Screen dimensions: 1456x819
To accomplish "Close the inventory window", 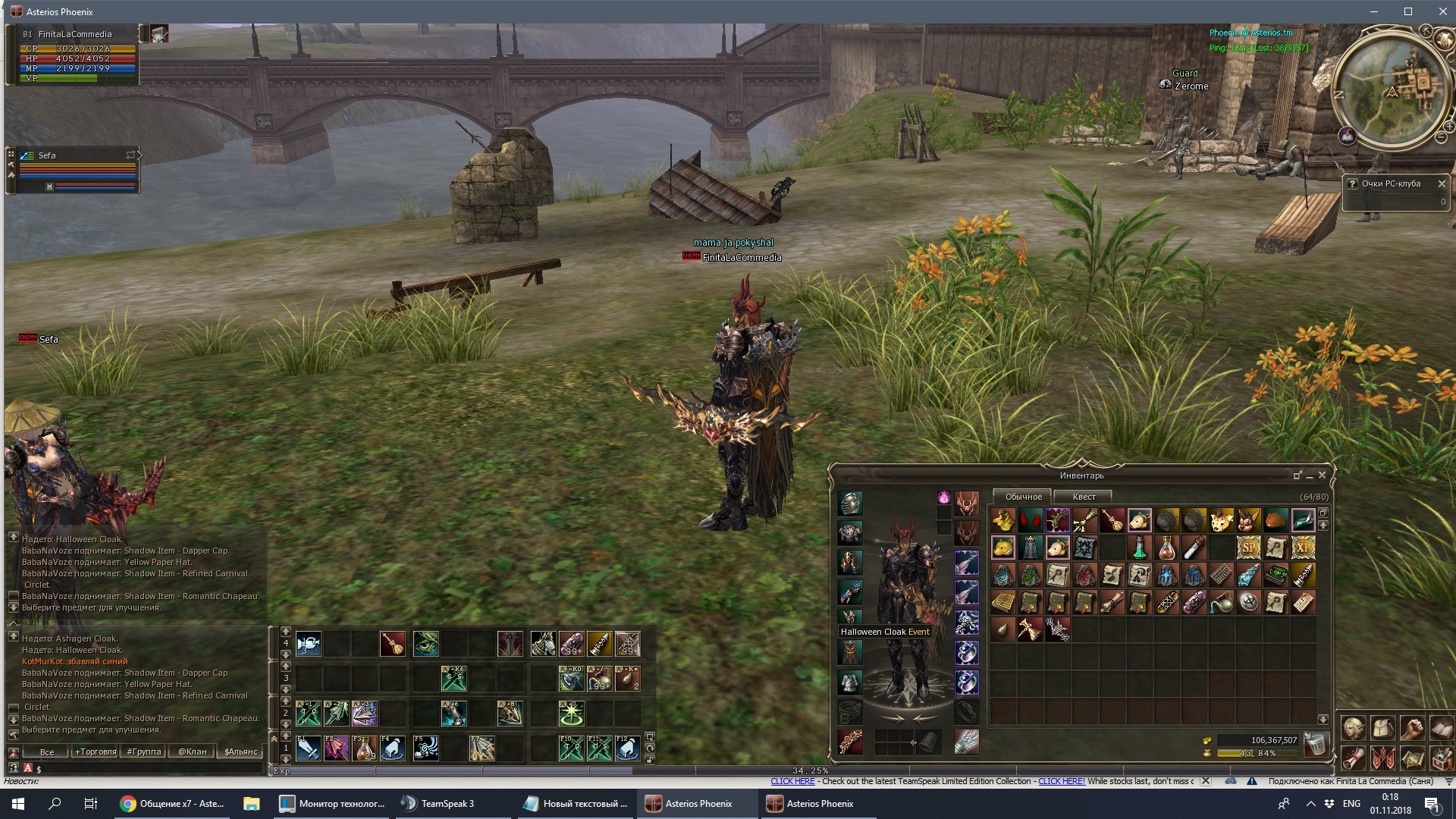I will click(x=1322, y=475).
